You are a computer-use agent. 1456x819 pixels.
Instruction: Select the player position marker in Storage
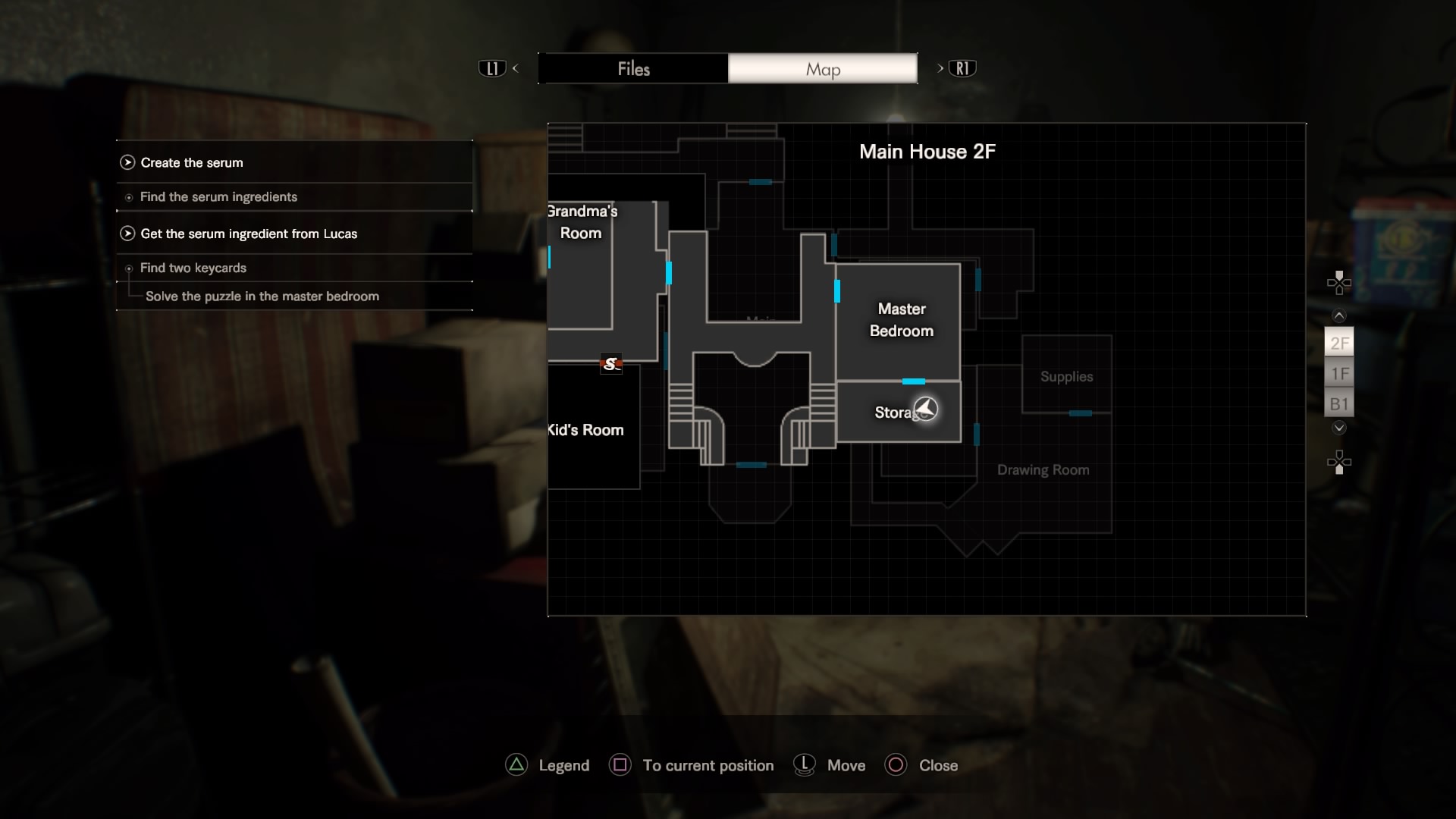926,409
